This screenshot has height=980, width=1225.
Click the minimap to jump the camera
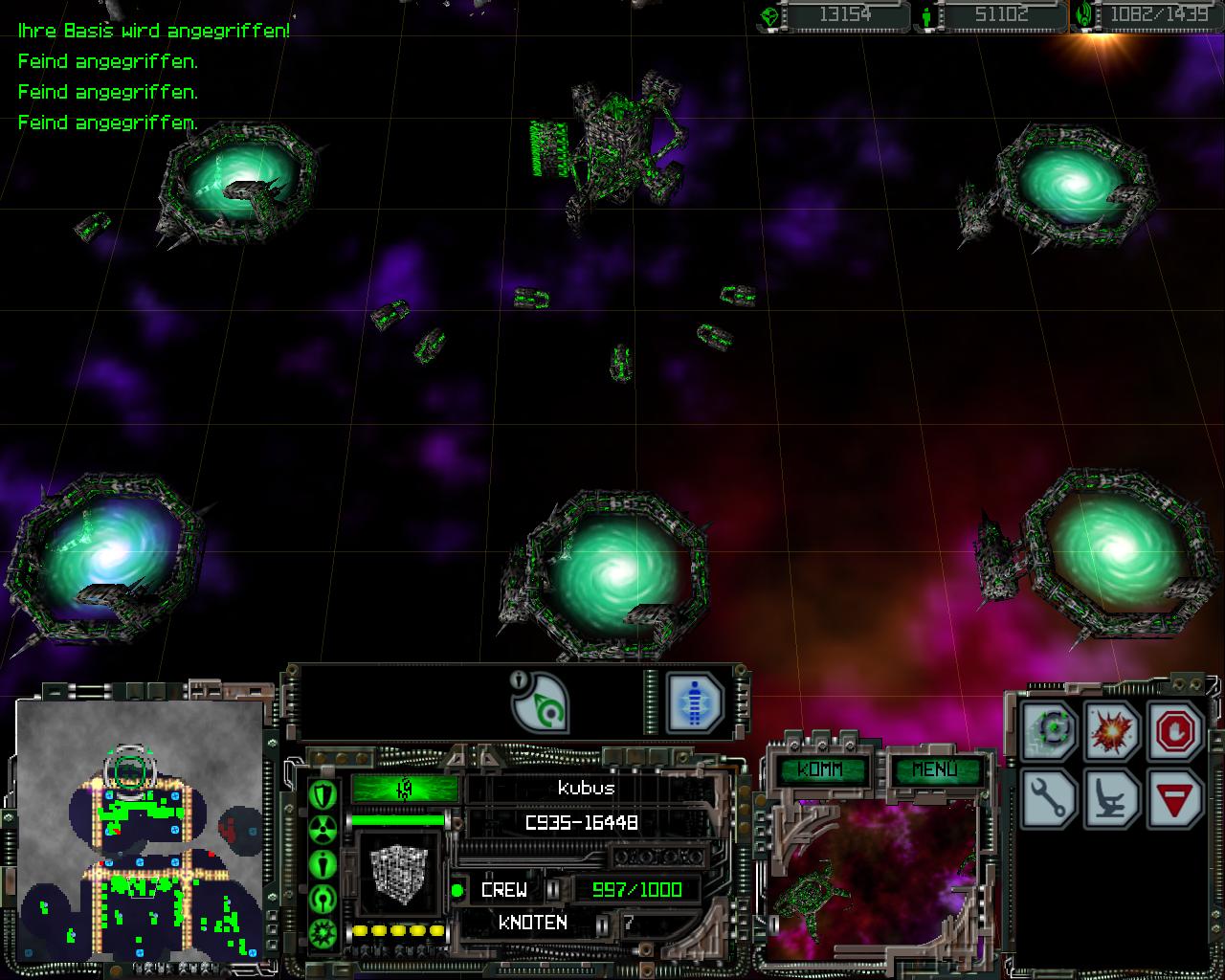tap(140, 829)
